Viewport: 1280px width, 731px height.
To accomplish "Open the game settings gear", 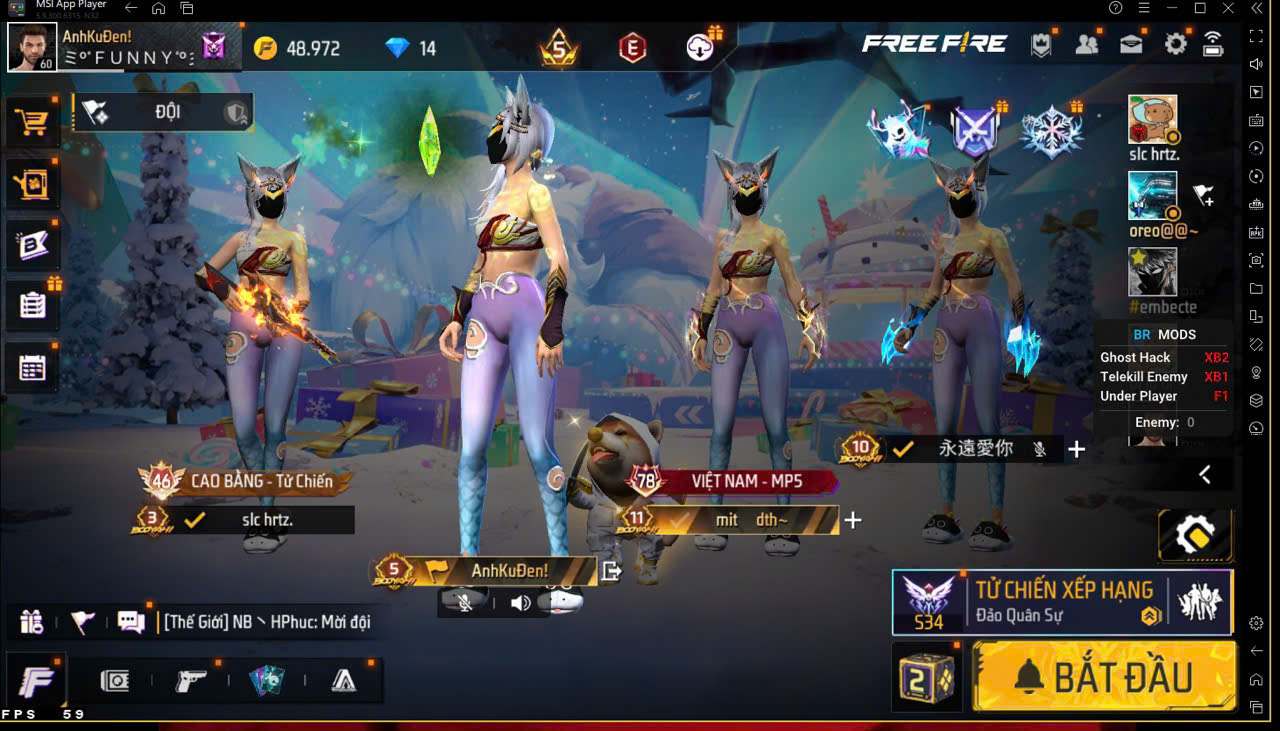I will coord(1176,45).
